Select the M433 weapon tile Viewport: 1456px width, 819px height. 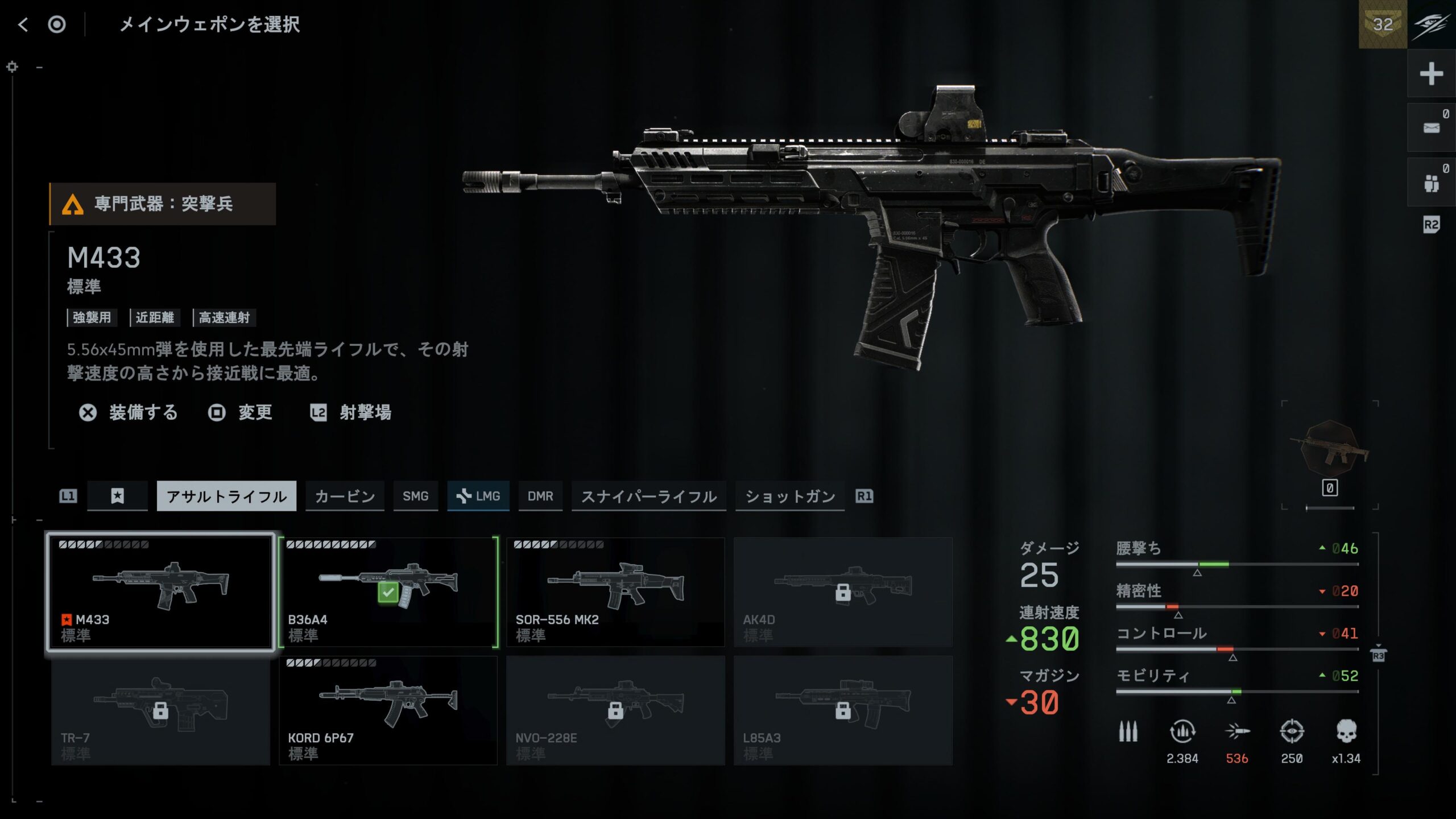click(160, 591)
